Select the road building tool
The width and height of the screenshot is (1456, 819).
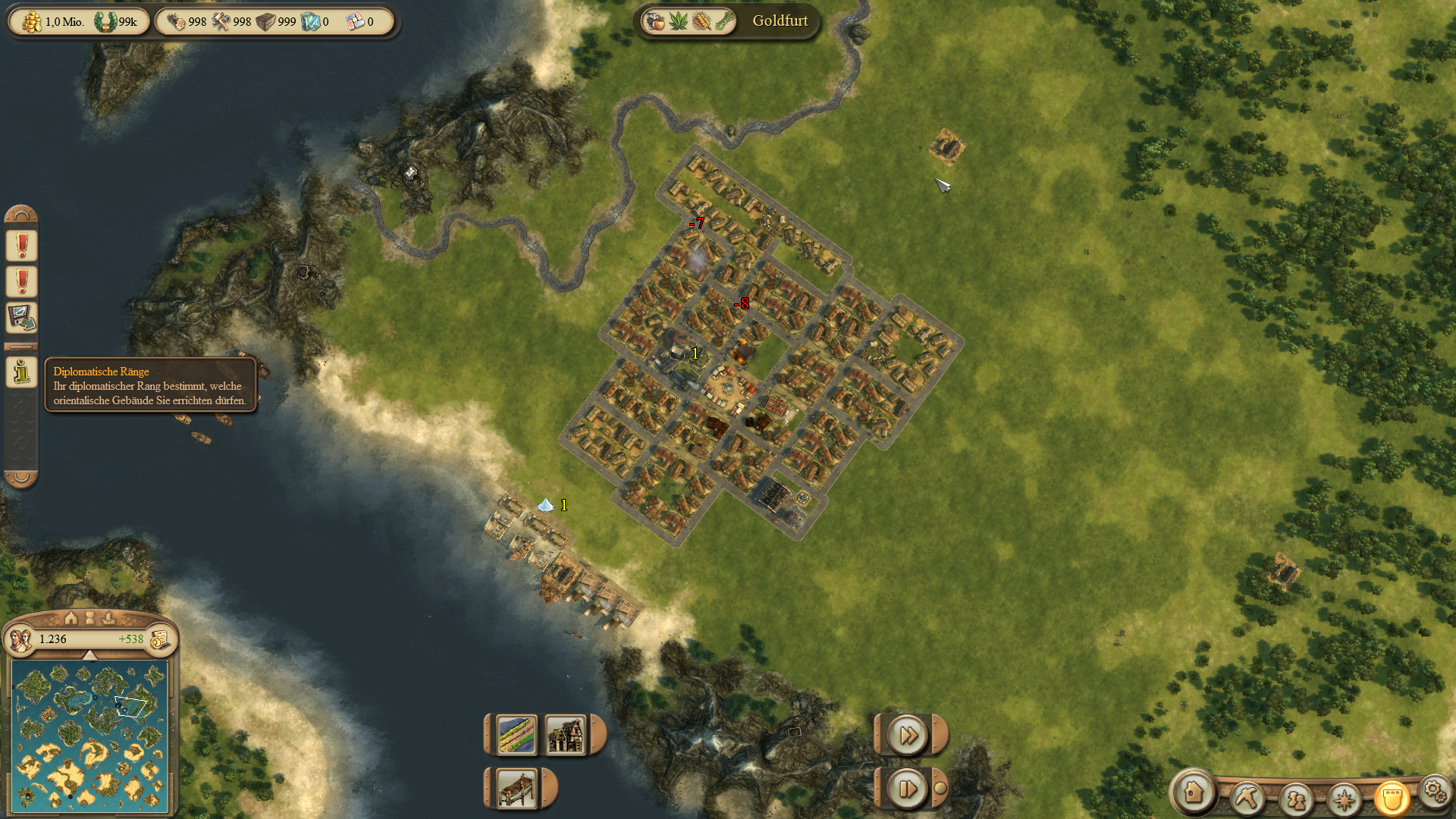(516, 735)
